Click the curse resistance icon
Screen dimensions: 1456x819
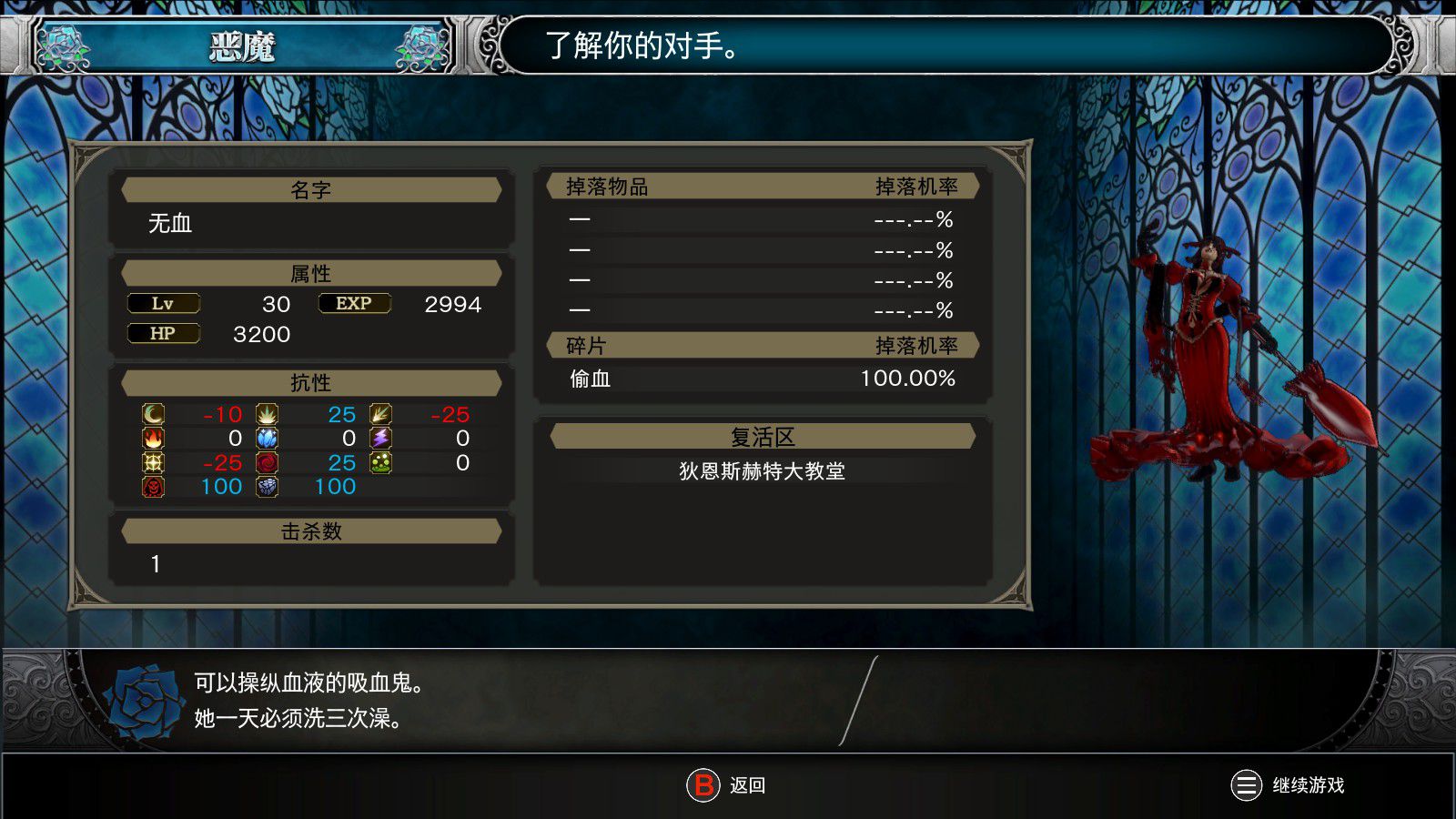153,485
